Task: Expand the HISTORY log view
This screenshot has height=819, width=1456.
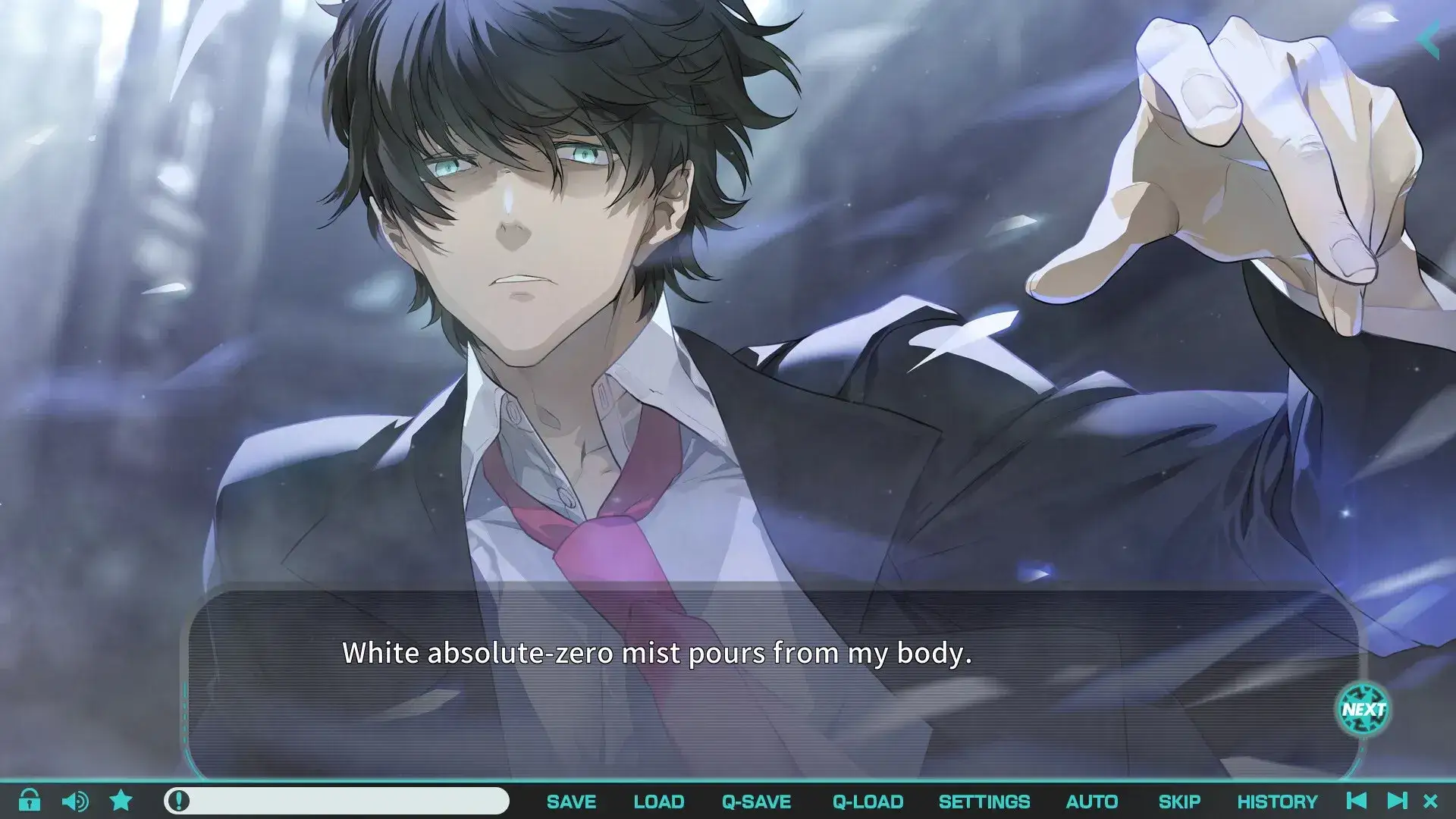Action: [1277, 801]
